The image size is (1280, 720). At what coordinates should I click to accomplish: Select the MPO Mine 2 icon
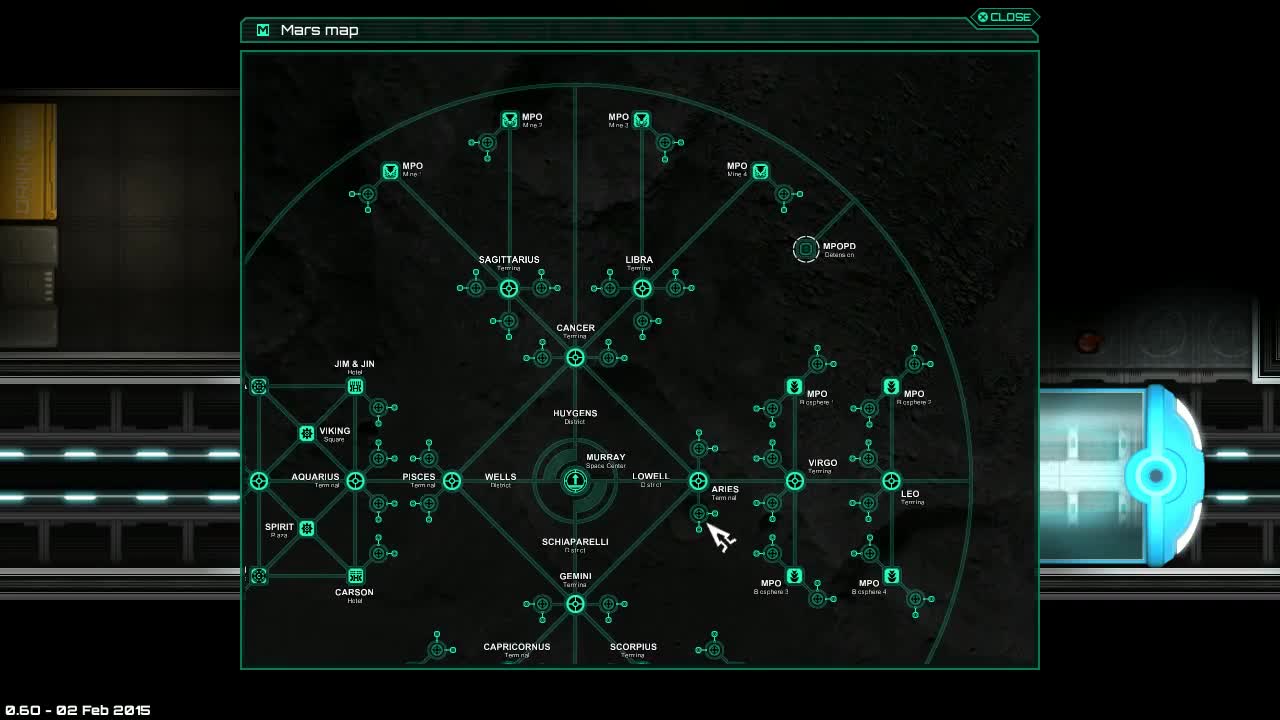pos(509,119)
